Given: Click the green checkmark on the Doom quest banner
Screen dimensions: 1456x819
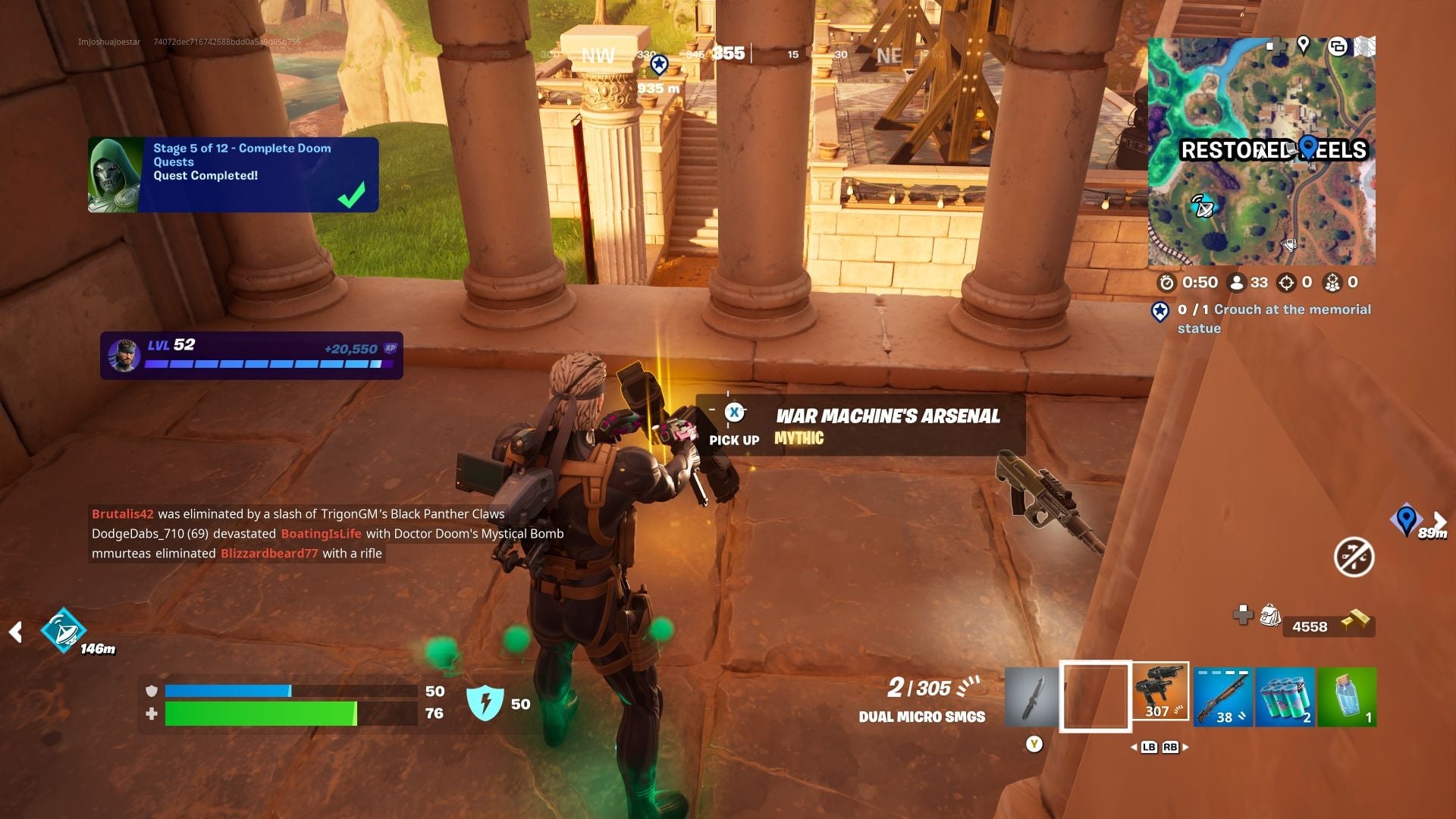Looking at the screenshot, I should tap(349, 196).
